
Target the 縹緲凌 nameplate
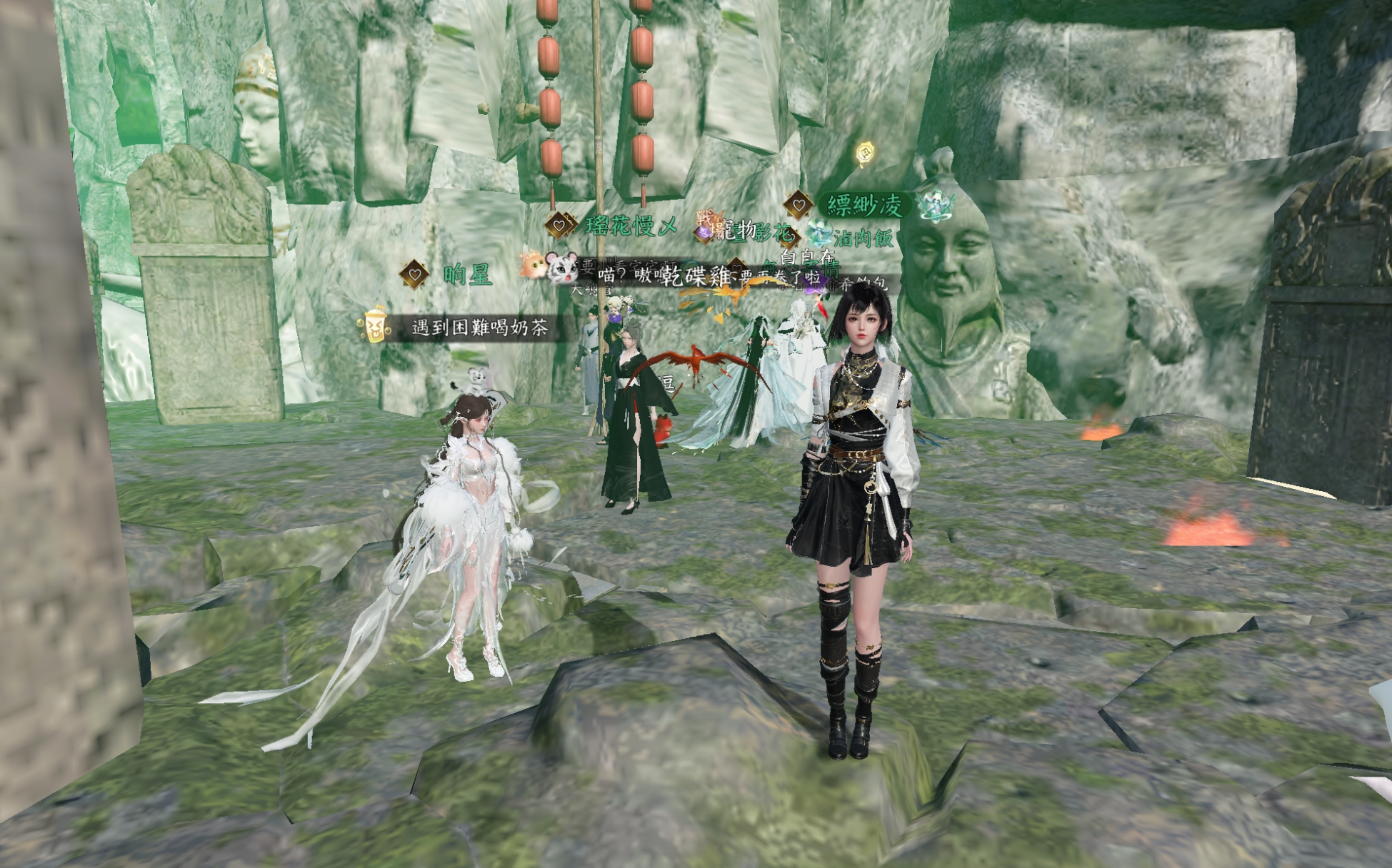tap(864, 206)
